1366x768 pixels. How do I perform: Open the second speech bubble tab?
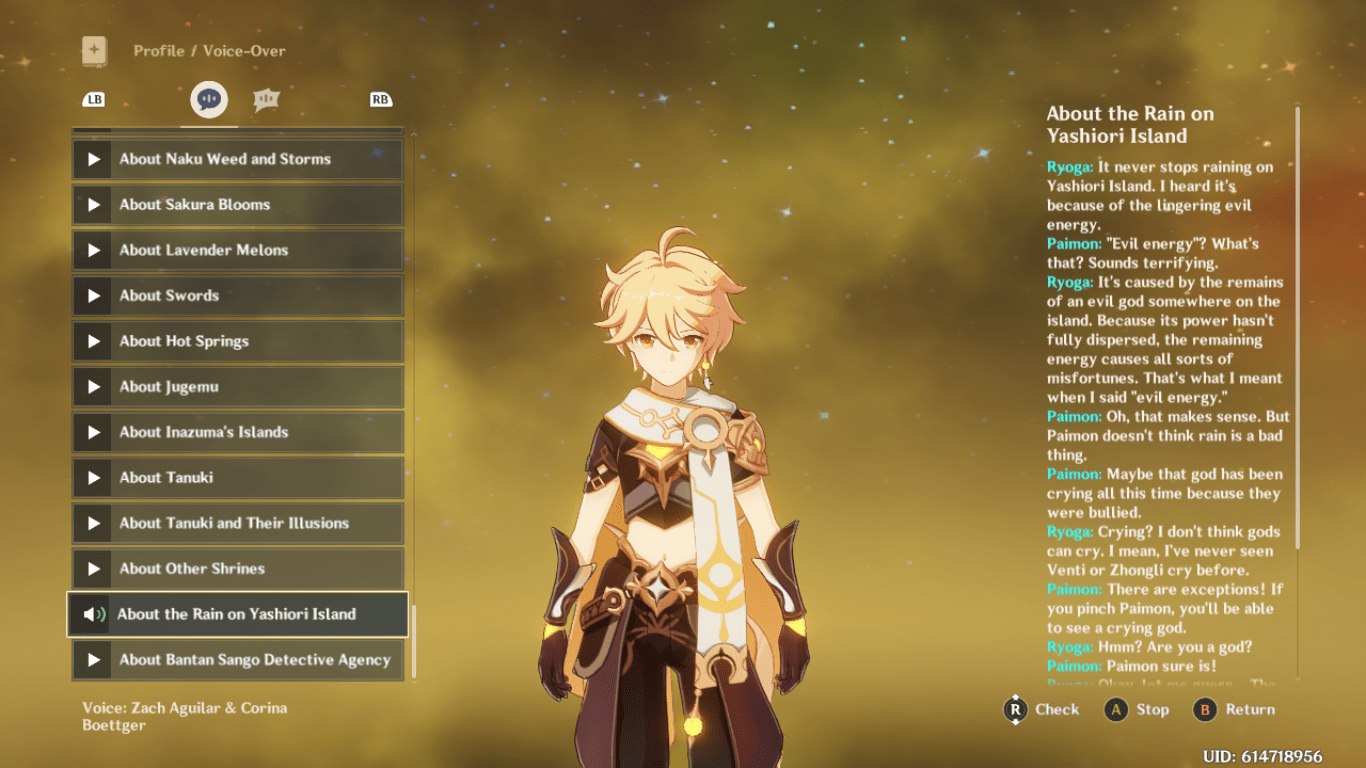pyautogui.click(x=266, y=99)
